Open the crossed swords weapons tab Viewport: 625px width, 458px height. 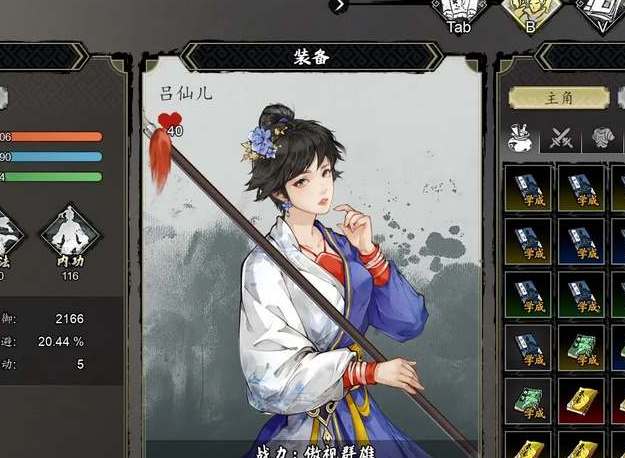tap(560, 138)
